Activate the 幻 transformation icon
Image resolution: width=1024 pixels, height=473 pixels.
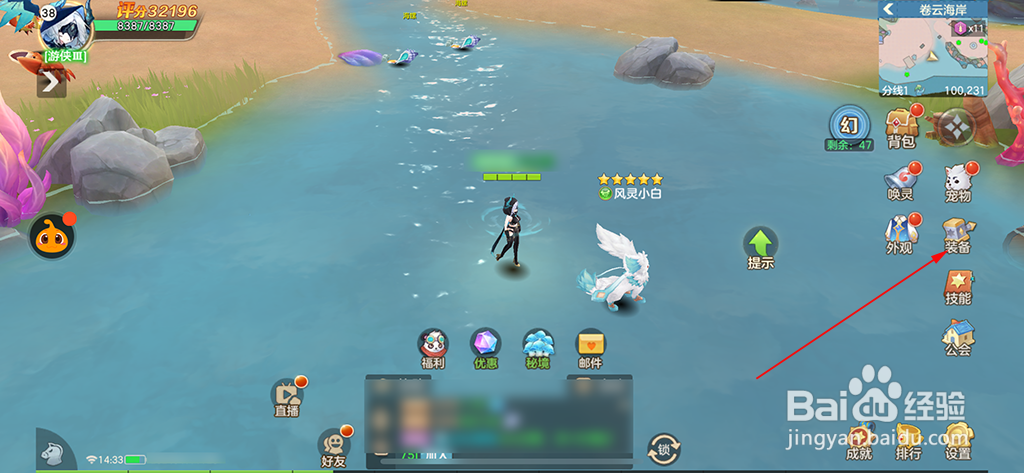point(850,125)
